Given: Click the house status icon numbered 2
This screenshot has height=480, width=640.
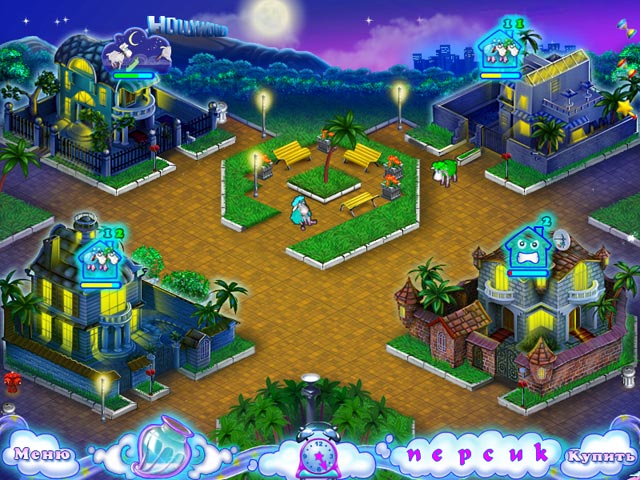Looking at the screenshot, I should [528, 246].
